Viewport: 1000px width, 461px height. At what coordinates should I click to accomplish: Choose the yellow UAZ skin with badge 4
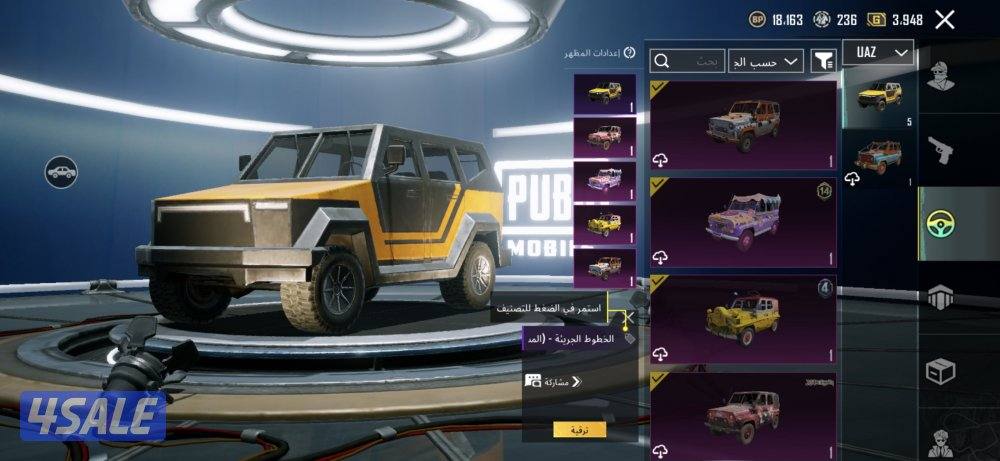(x=743, y=319)
